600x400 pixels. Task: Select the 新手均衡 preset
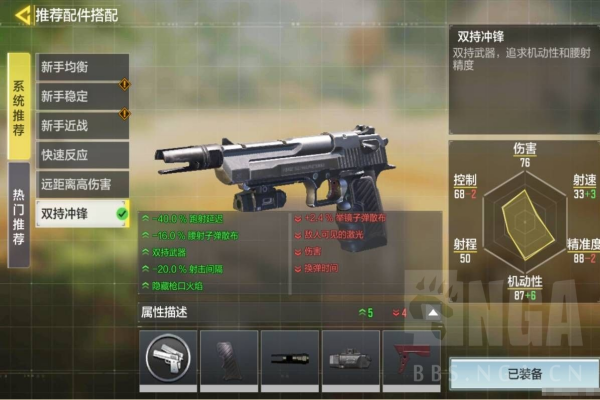click(x=82, y=67)
